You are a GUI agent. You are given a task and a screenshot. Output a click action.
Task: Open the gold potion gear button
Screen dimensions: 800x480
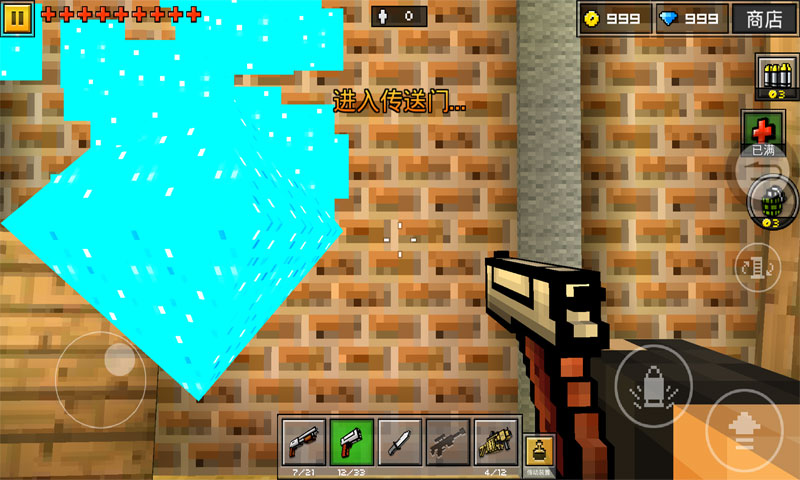[x=539, y=447]
